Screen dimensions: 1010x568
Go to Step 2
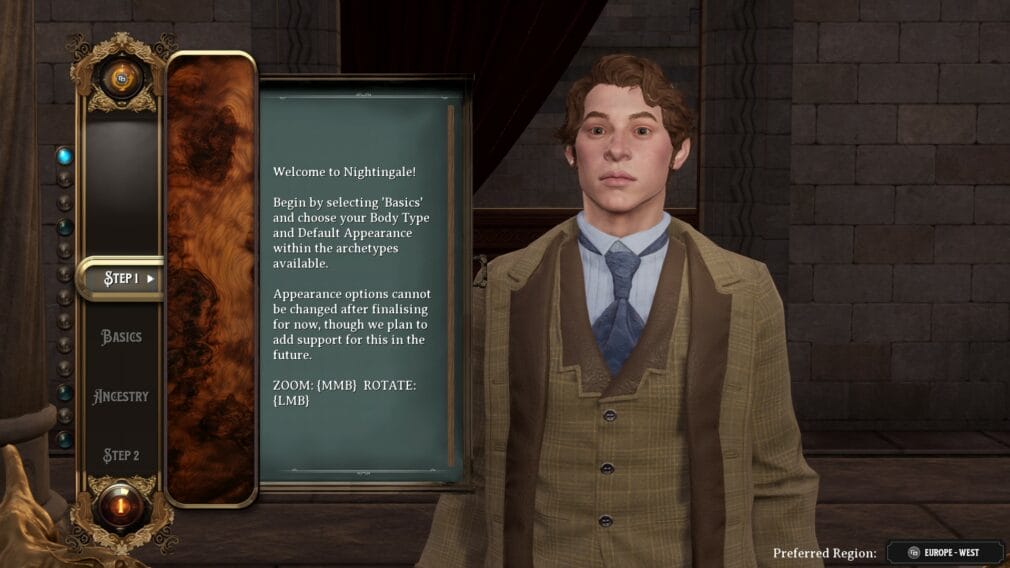(x=121, y=456)
